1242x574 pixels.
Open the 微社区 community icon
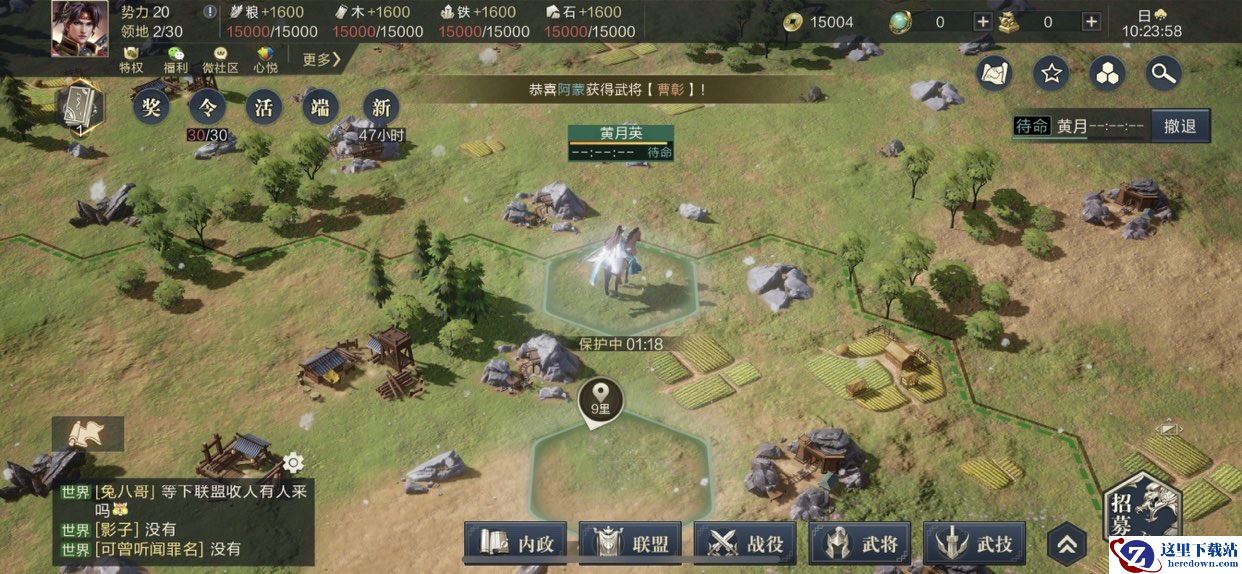(x=220, y=59)
